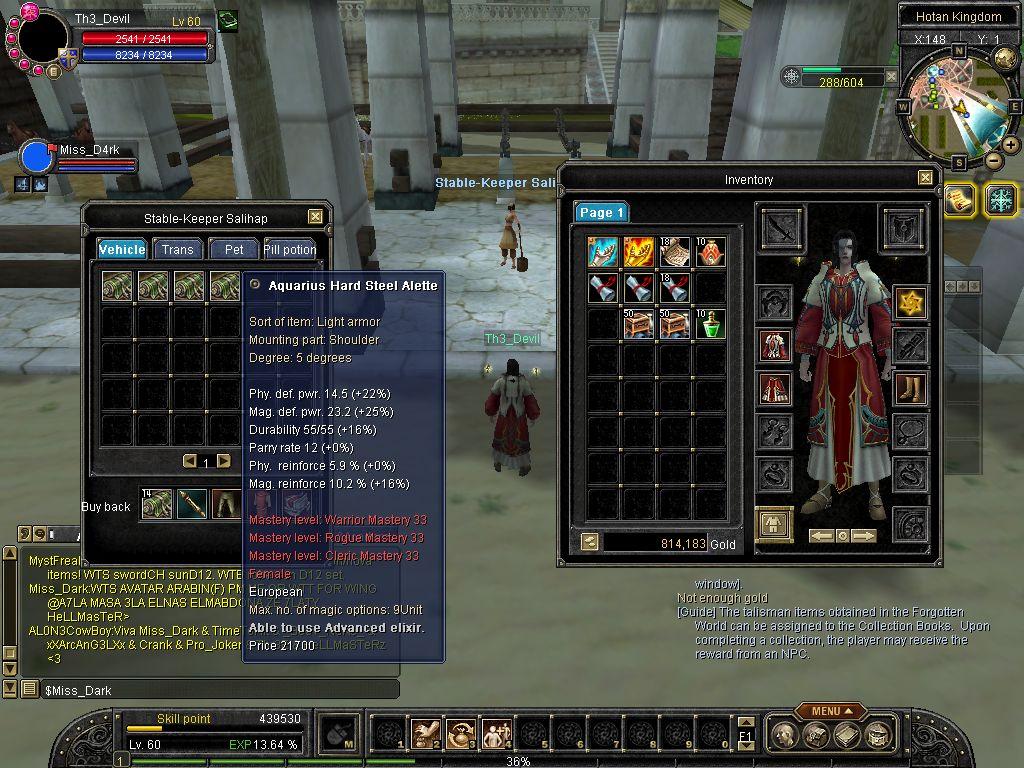
Task: Open the avatar costume button
Action: [774, 524]
